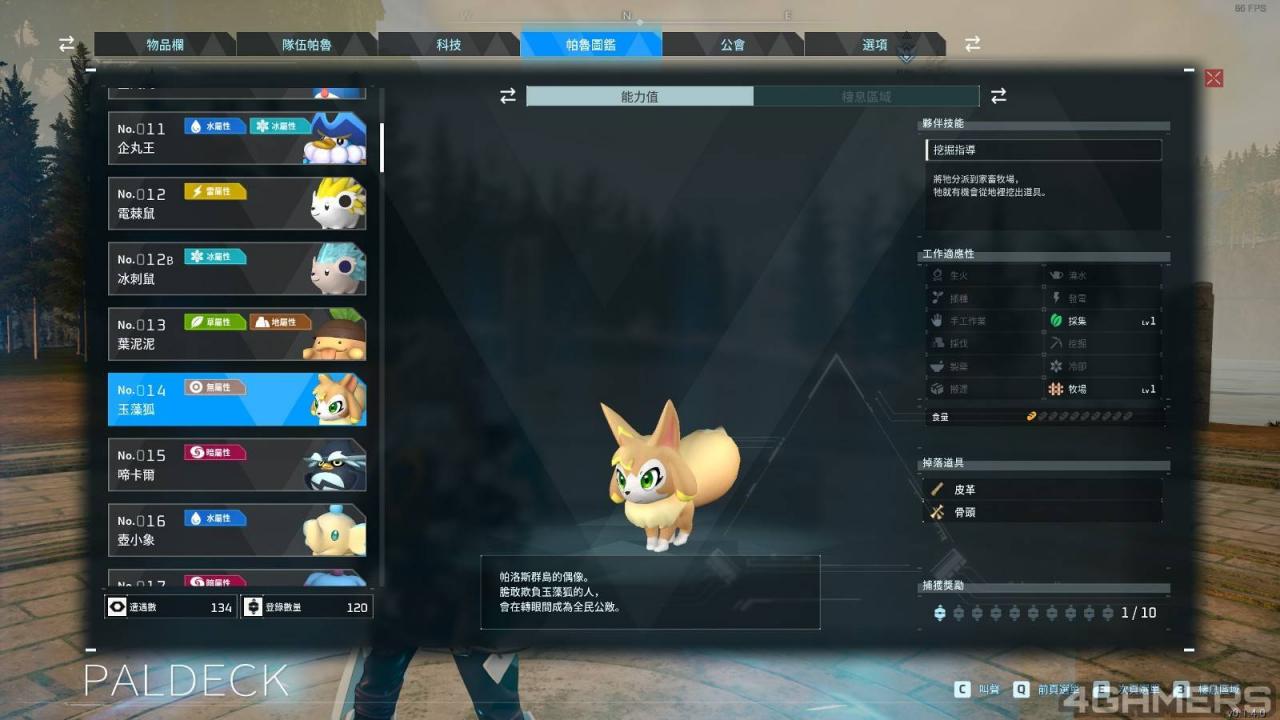The height and width of the screenshot is (720, 1280).
Task: Select No.012B 冰刺鼠 entry
Action: point(237,269)
